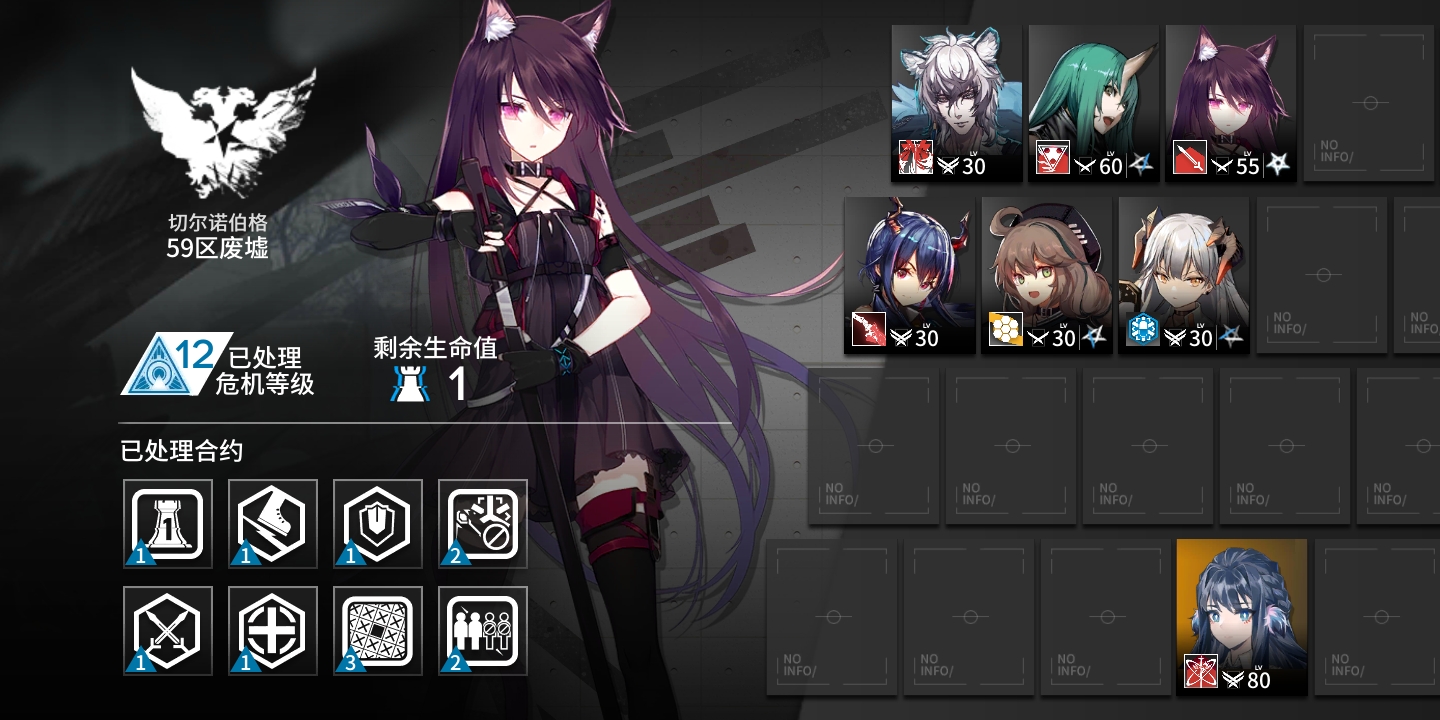Open SilverAsh's level 30 portrait
The image size is (1440, 720).
pyautogui.click(x=955, y=95)
